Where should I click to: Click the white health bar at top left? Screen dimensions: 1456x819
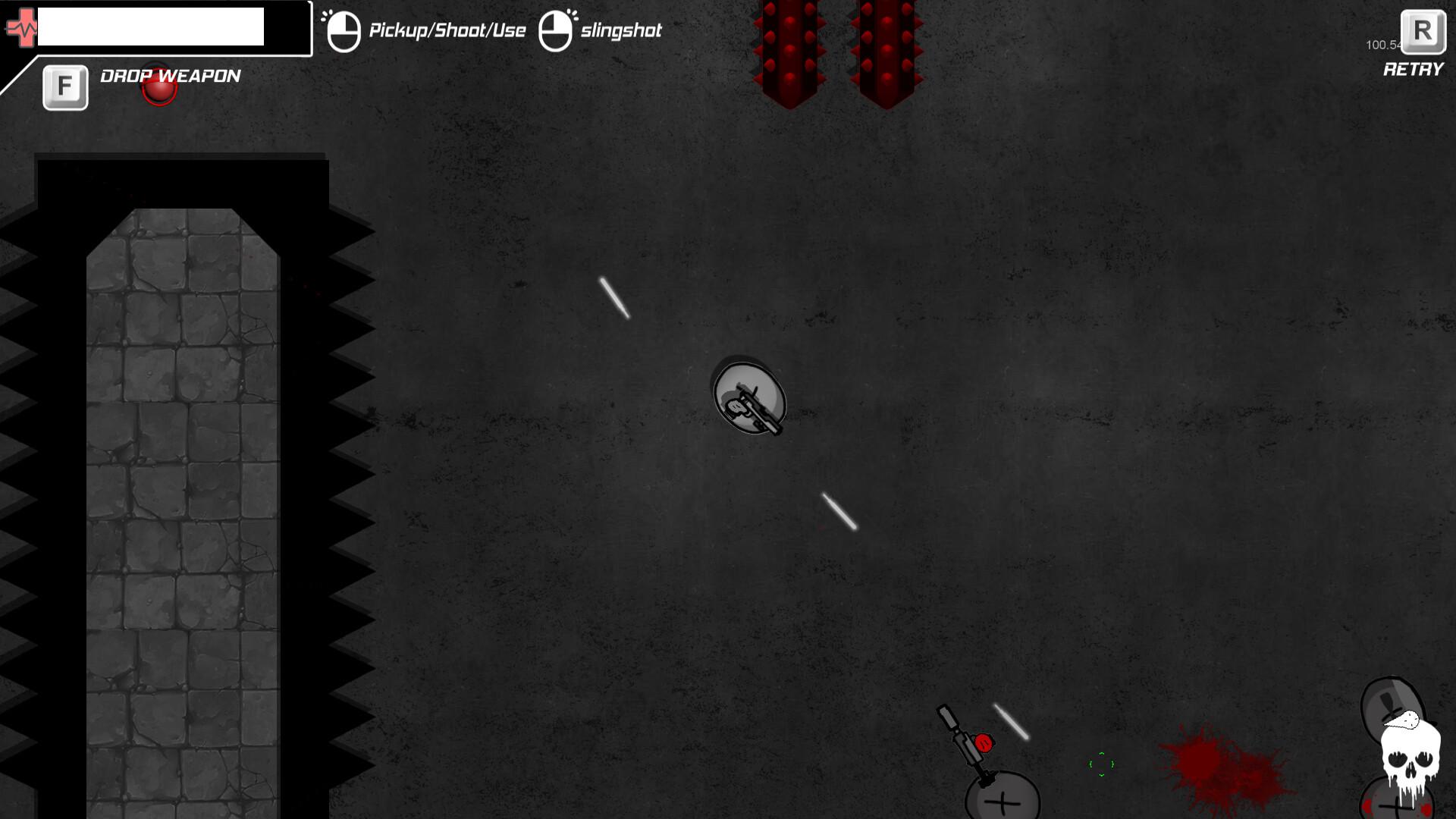click(x=152, y=27)
